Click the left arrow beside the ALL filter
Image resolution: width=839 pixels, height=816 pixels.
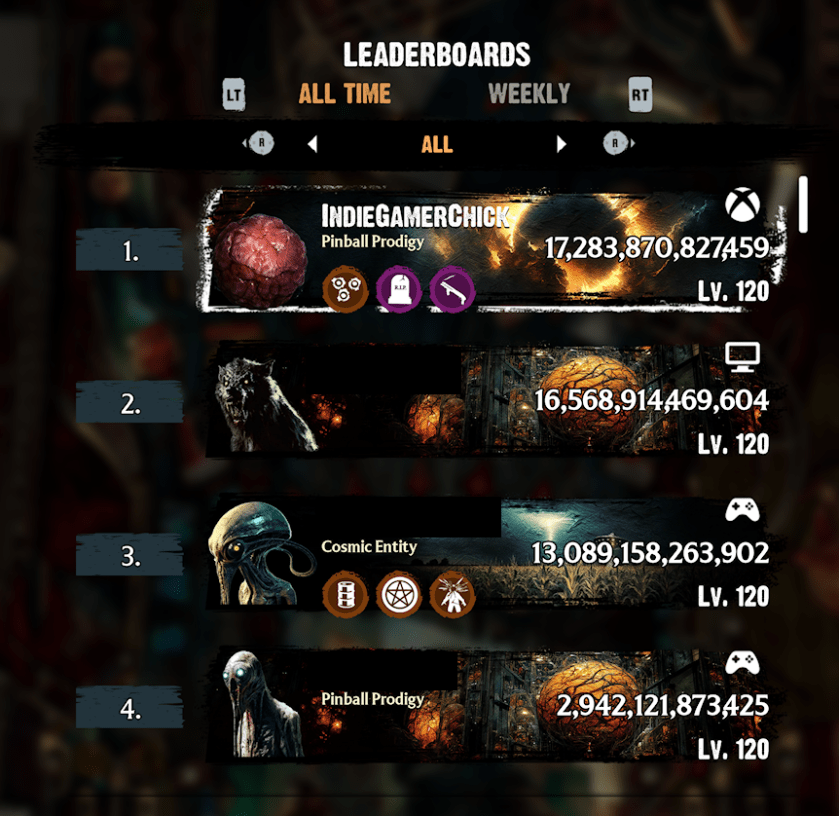[x=312, y=145]
